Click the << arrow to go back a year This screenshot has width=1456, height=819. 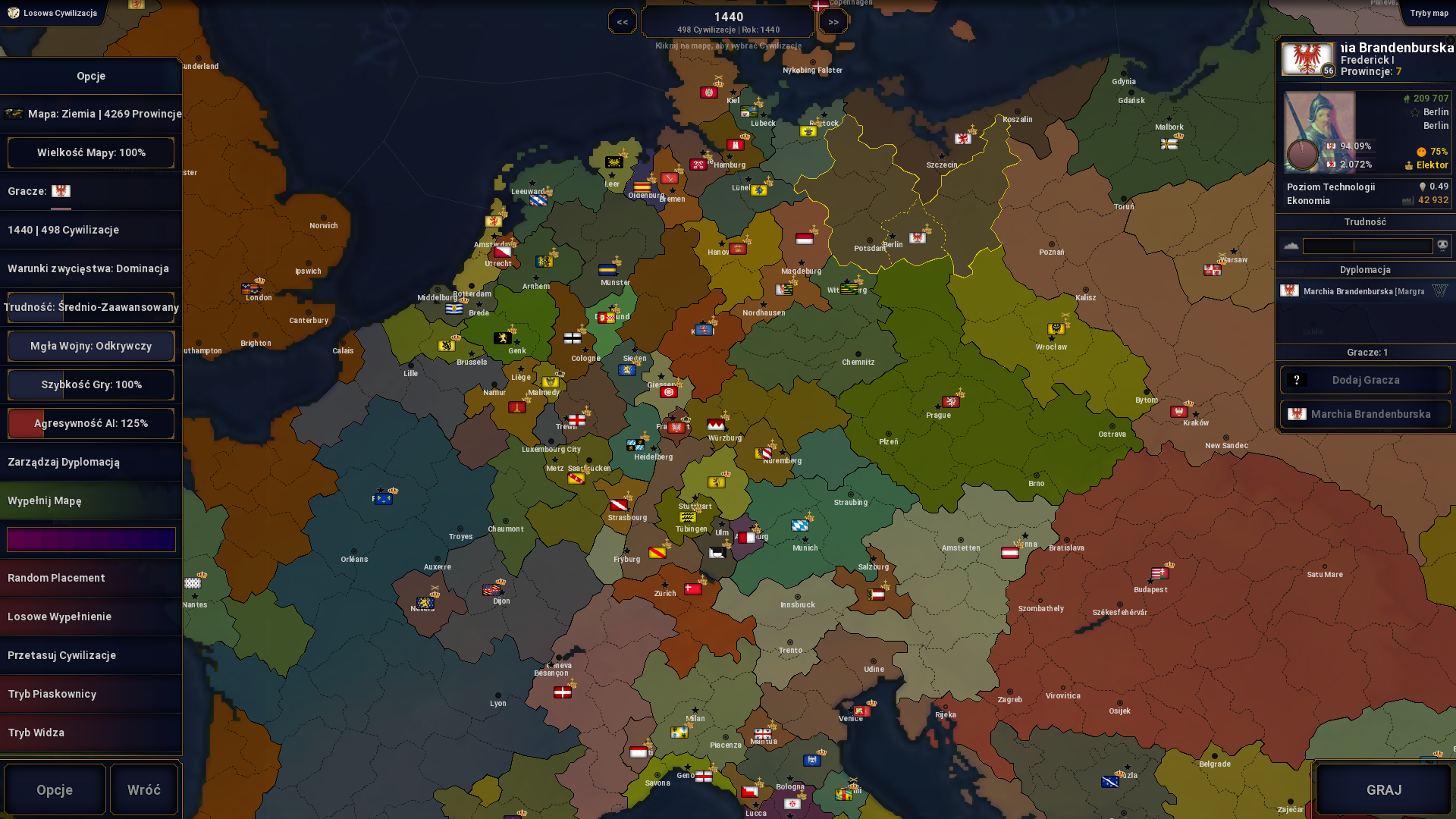[622, 20]
